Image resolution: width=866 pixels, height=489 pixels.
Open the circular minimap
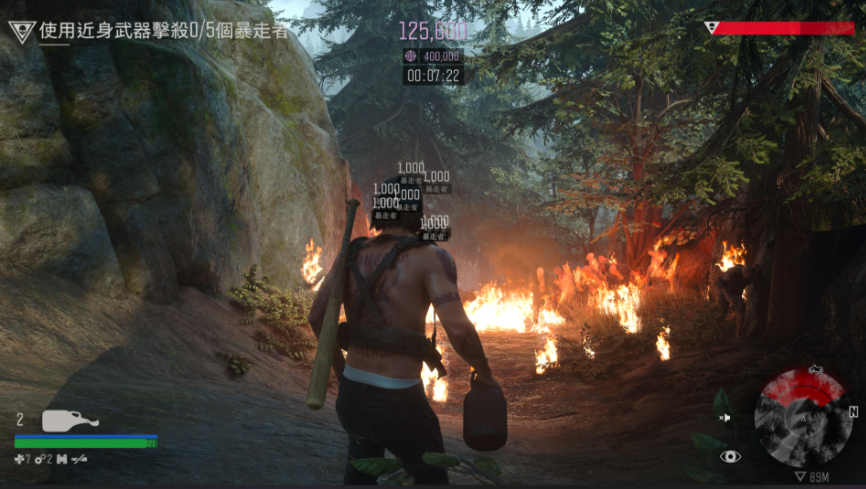coord(803,418)
